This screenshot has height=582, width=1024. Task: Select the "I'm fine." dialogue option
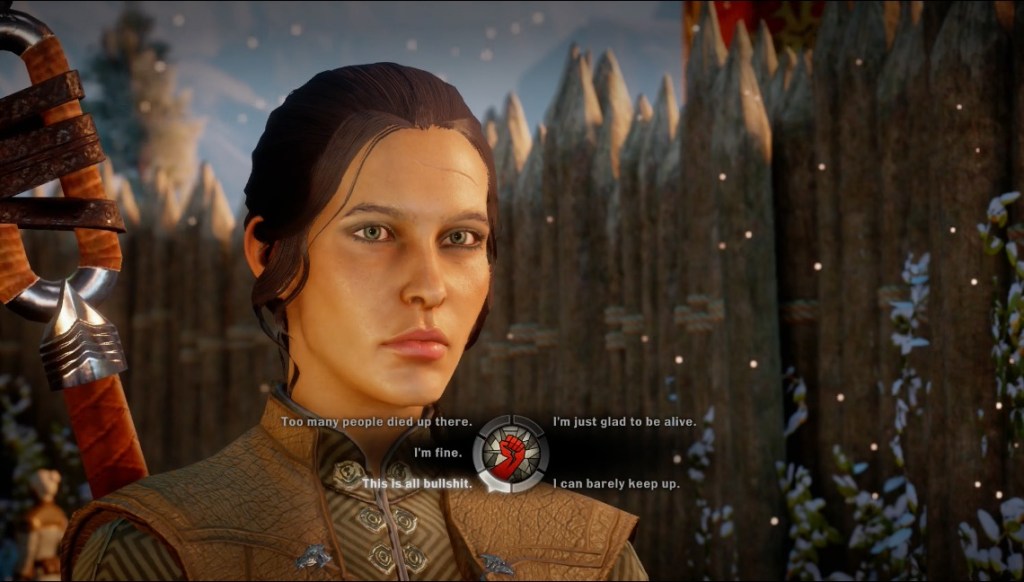coord(438,453)
